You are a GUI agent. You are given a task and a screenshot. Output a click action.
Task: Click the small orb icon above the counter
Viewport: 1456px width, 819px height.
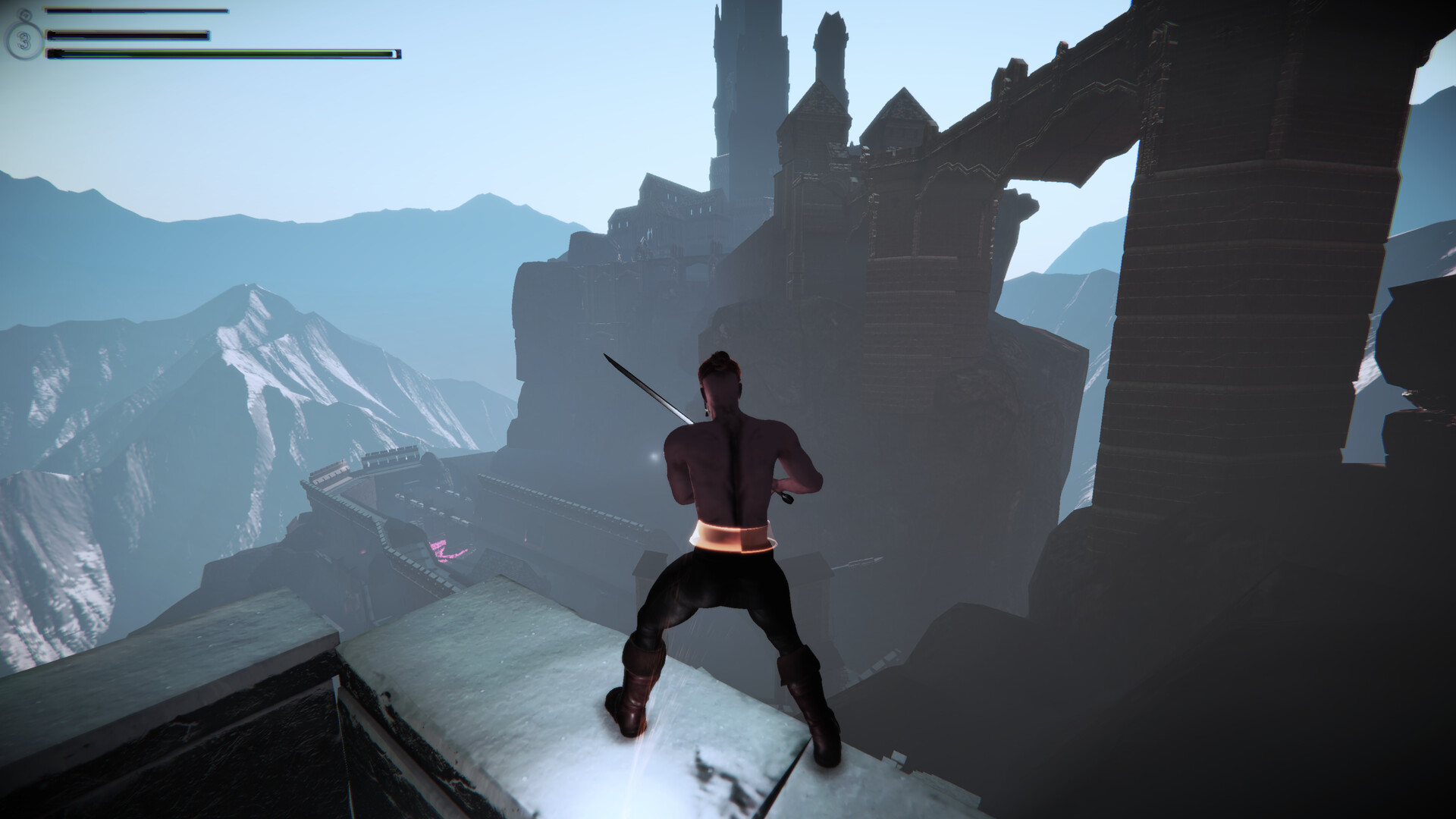tap(25, 14)
